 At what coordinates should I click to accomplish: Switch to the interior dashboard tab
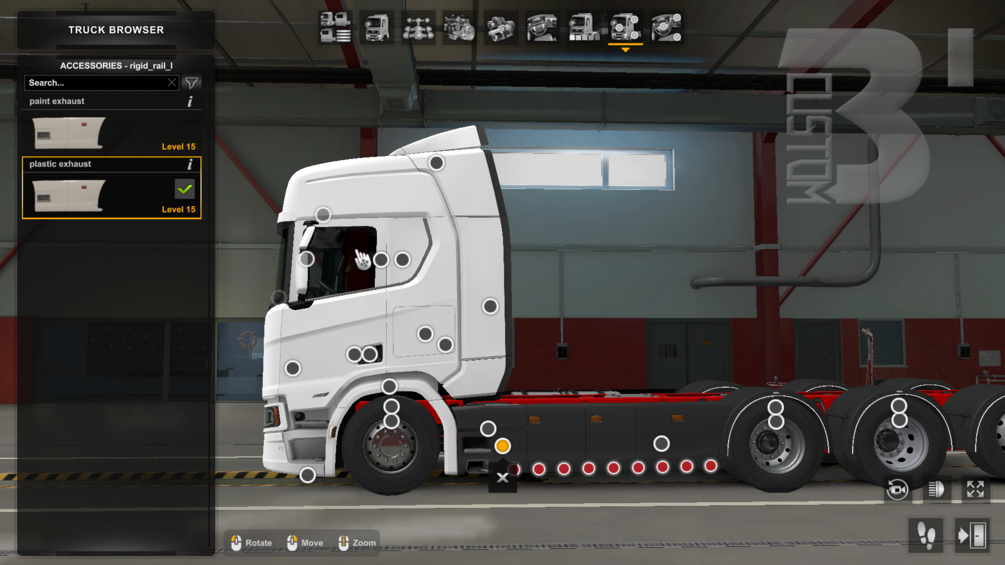(x=543, y=28)
